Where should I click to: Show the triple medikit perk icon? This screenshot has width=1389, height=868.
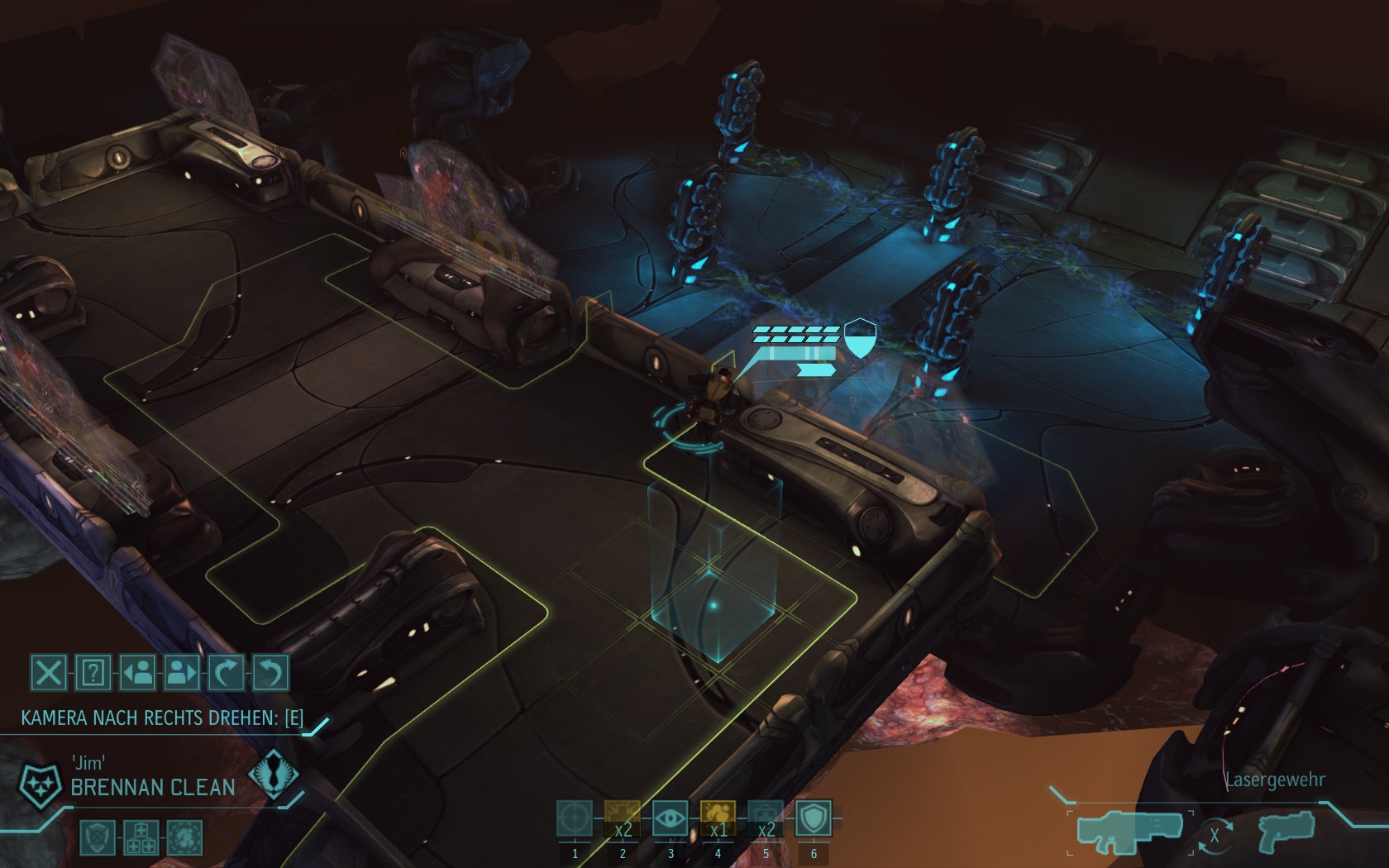[x=140, y=837]
